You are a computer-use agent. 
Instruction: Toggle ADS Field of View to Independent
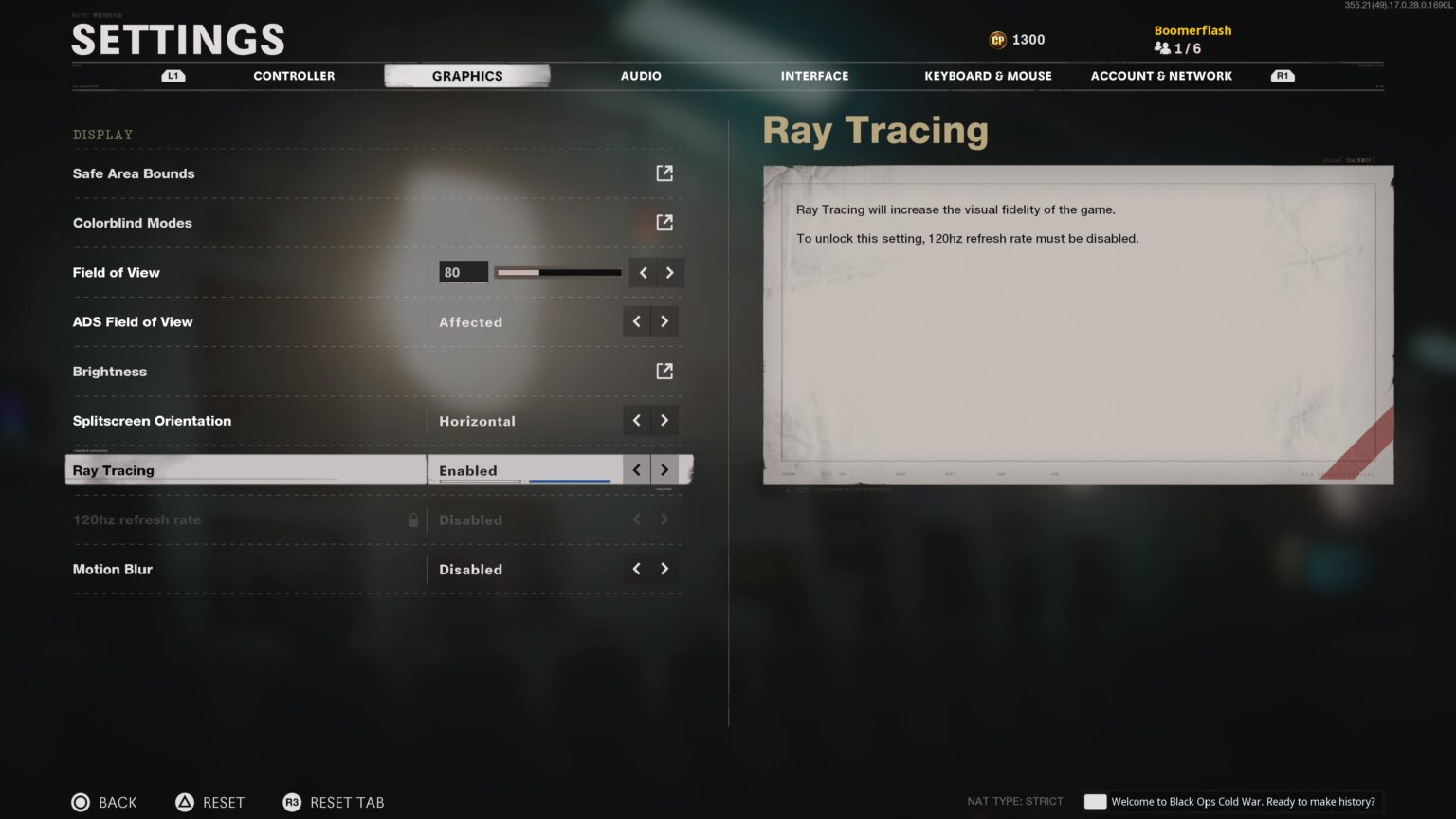click(x=664, y=321)
